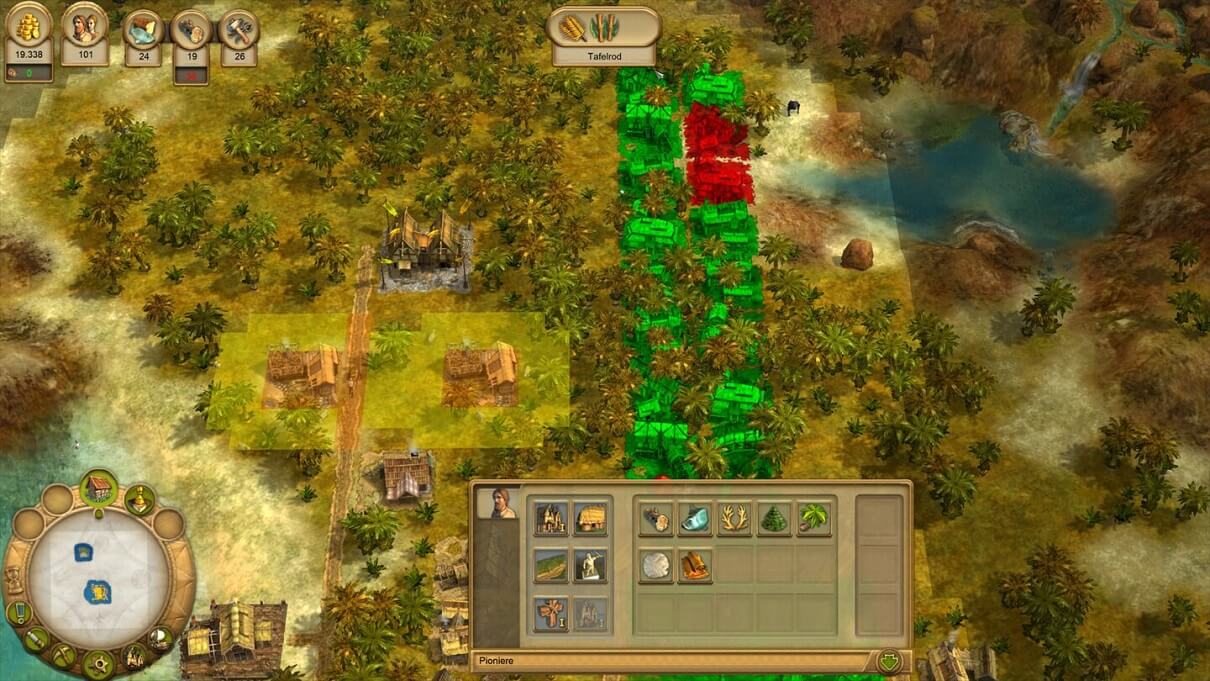
Task: Choose the orange cloth building icon
Action: point(695,565)
